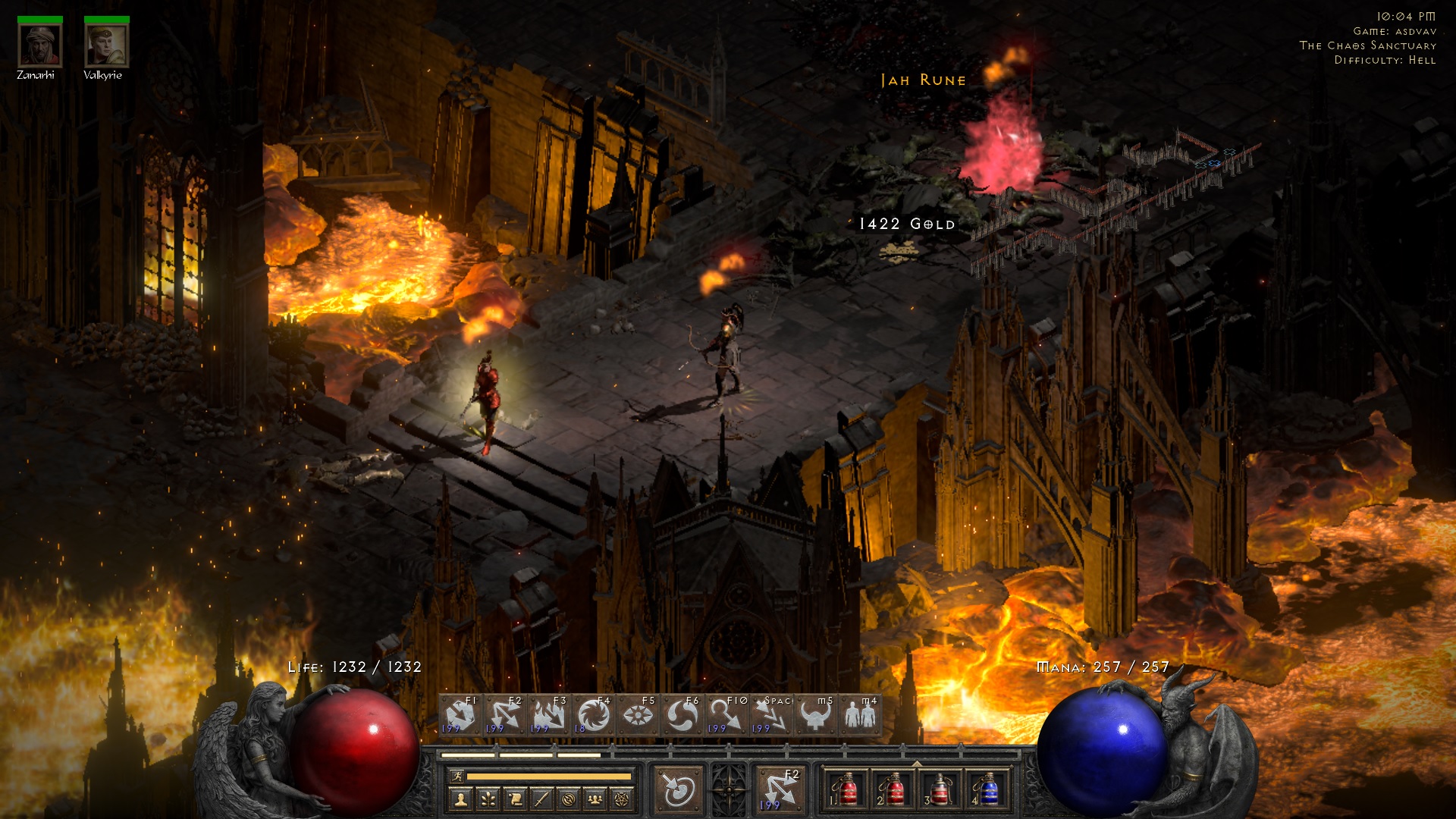Activate the F5 eye-shaped skill
1456x819 pixels.
click(638, 714)
